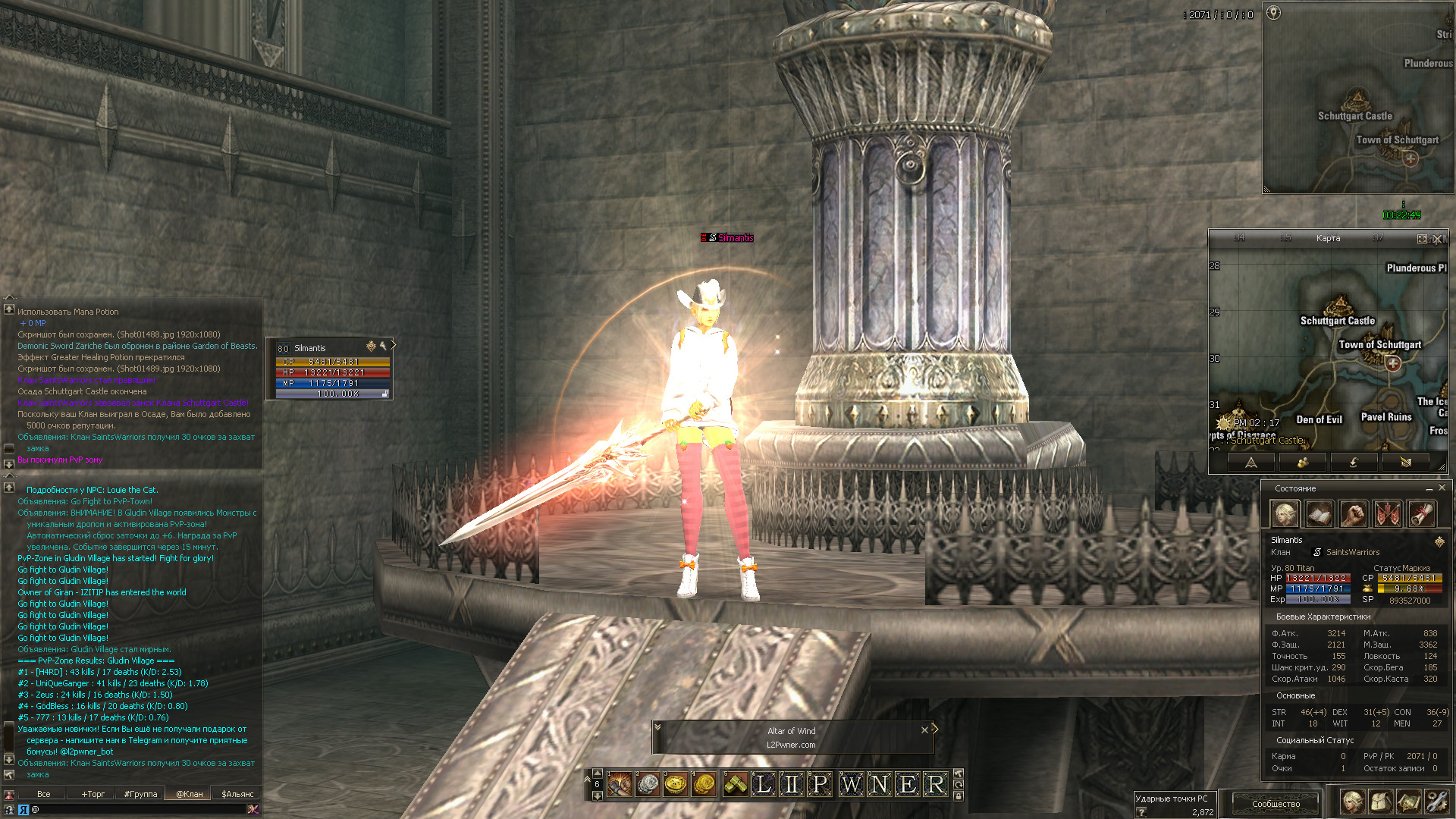
Task: Minimize the Состояние status window
Action: (x=1429, y=488)
